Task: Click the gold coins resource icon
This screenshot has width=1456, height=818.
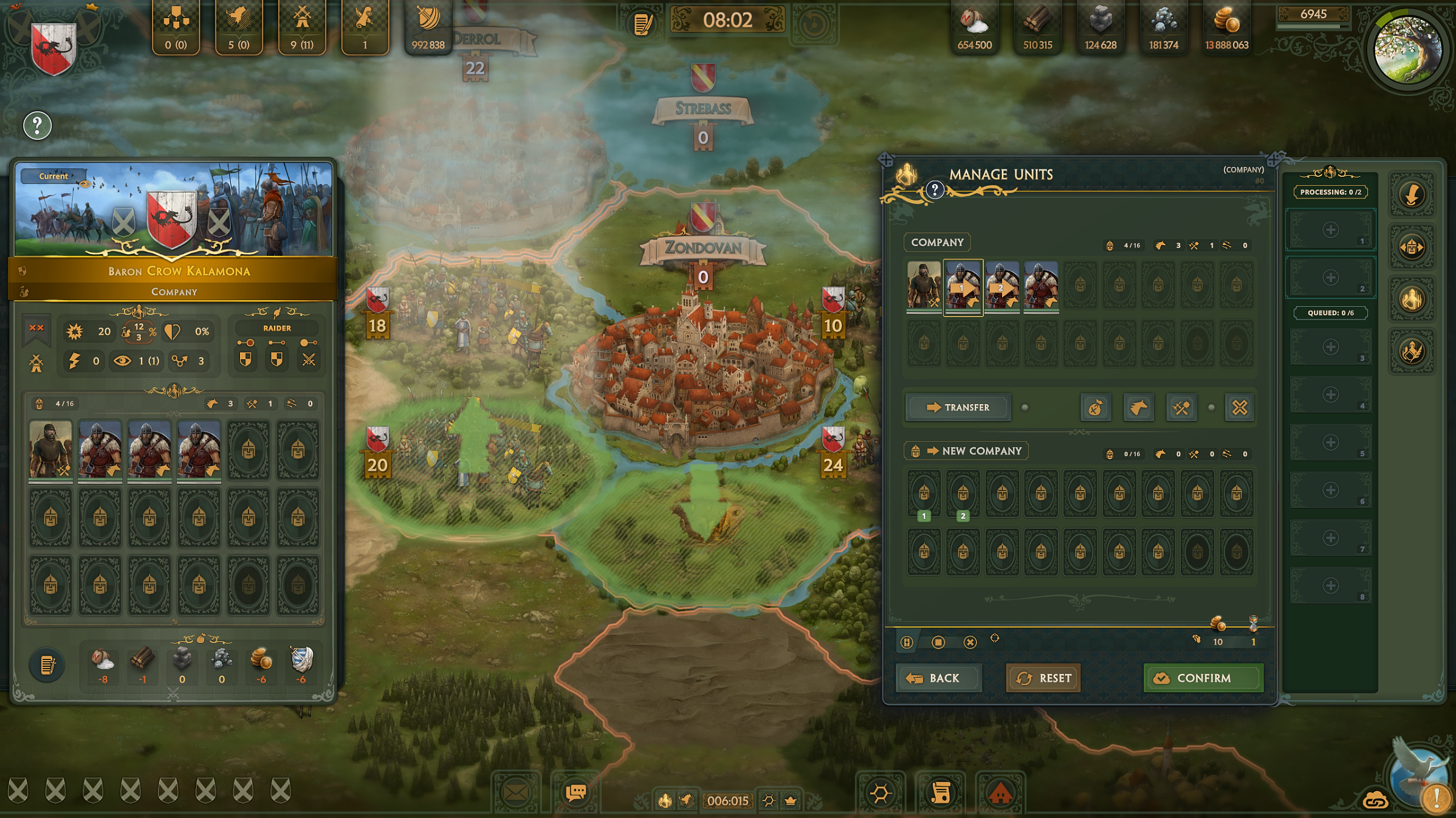Action: pyautogui.click(x=1226, y=21)
